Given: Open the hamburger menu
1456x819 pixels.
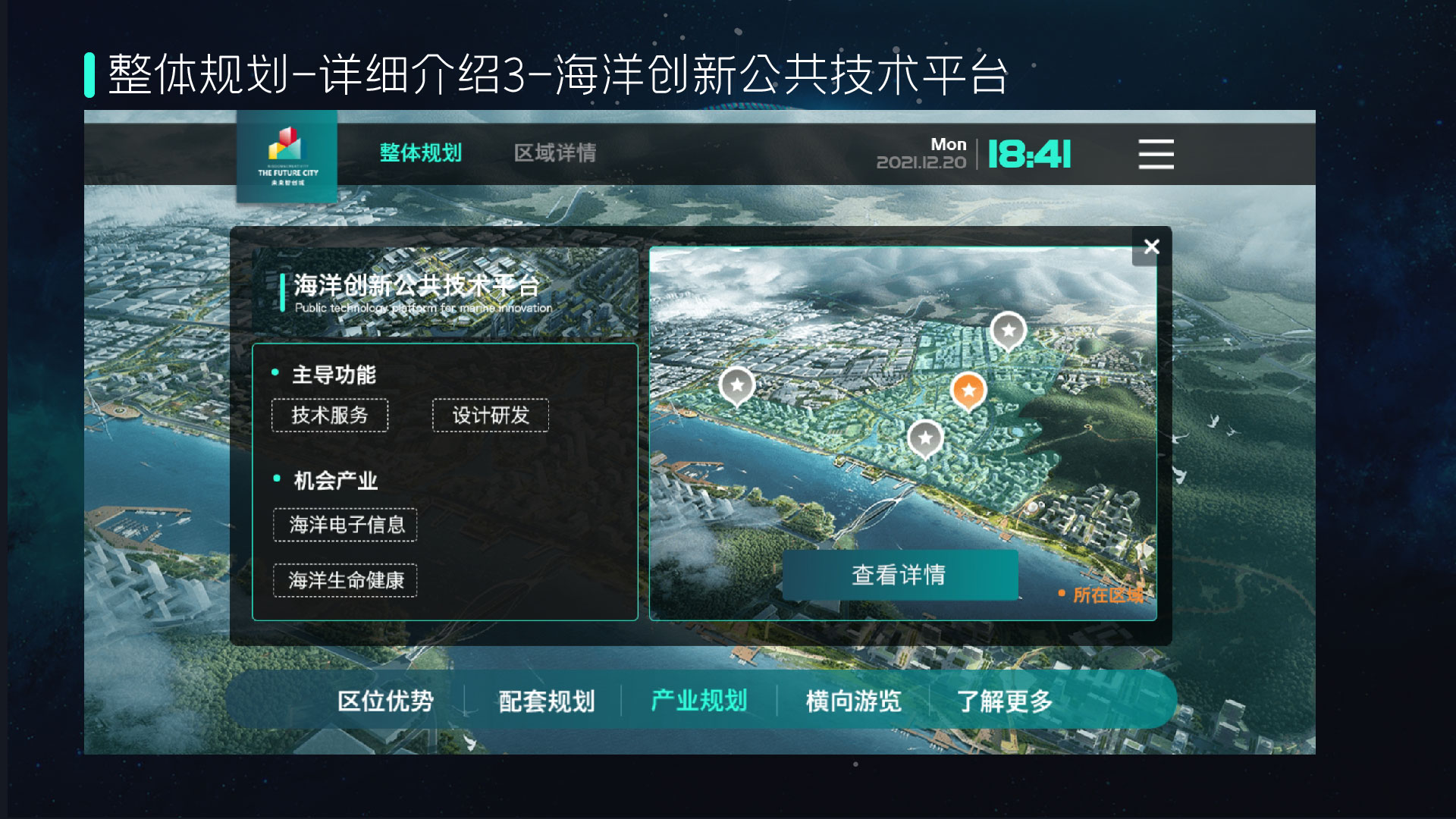Looking at the screenshot, I should (1154, 154).
